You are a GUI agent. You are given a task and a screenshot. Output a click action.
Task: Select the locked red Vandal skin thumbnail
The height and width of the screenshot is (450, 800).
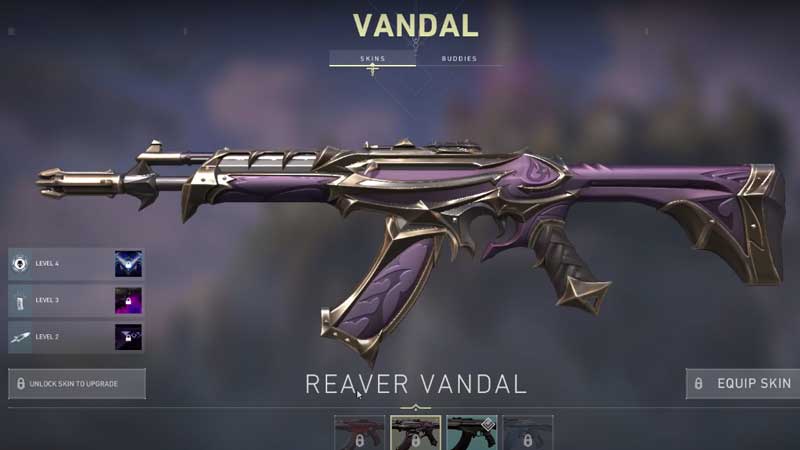coord(359,432)
